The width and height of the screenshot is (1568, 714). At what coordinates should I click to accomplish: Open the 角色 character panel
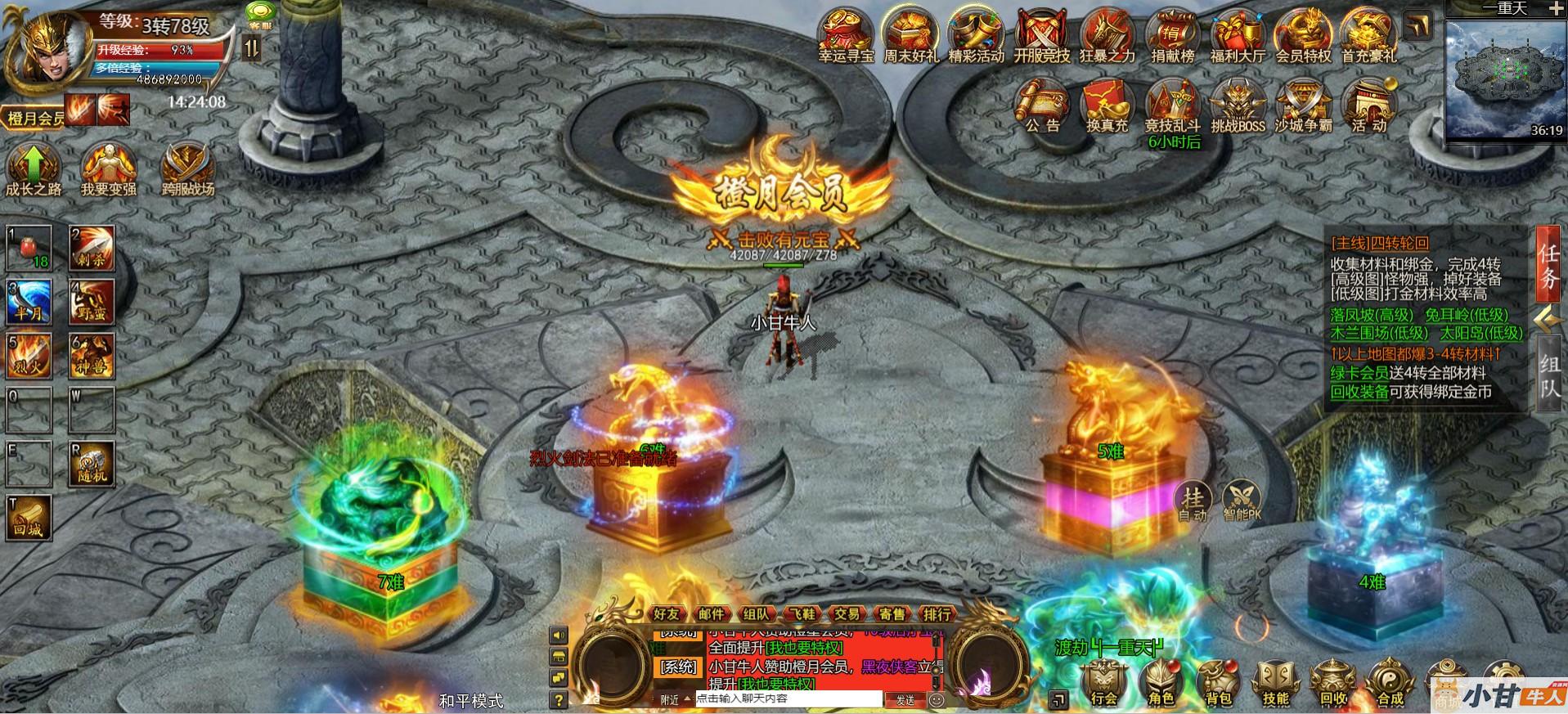click(1161, 682)
